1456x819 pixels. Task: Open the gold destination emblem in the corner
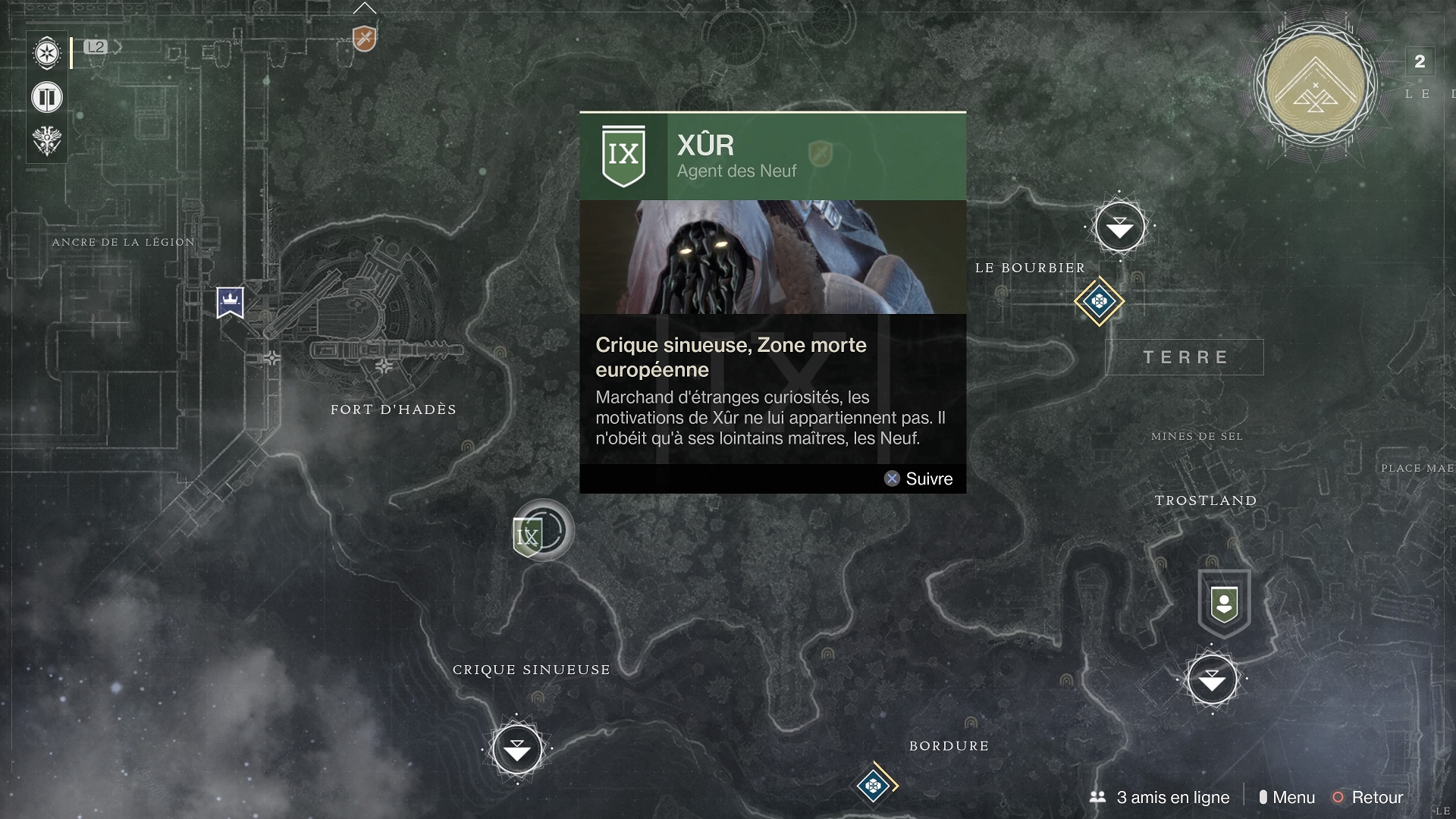(1316, 85)
